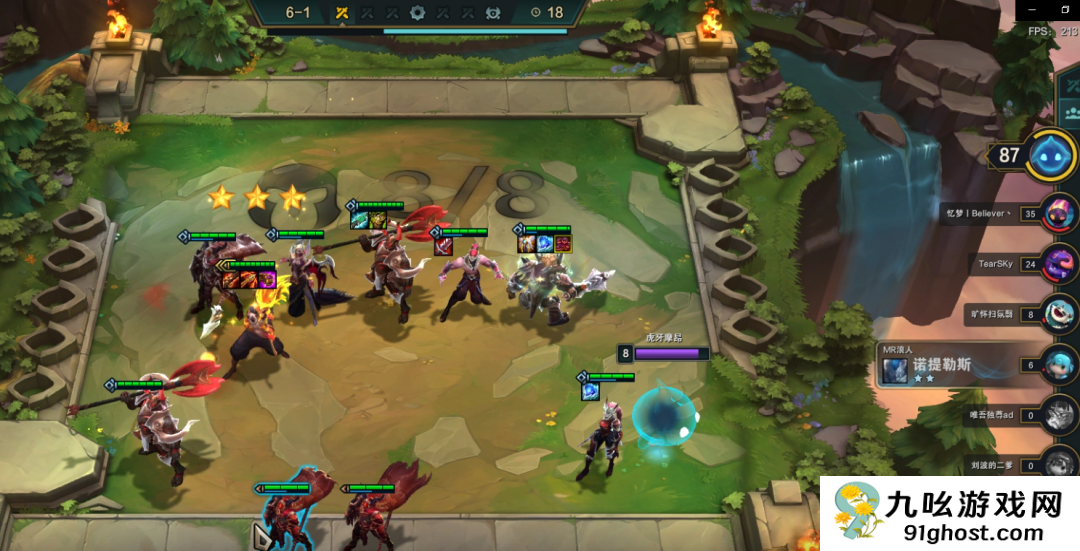Select the current round crossed-swords stage icon
Screen dimensions: 1080x551
(342, 13)
